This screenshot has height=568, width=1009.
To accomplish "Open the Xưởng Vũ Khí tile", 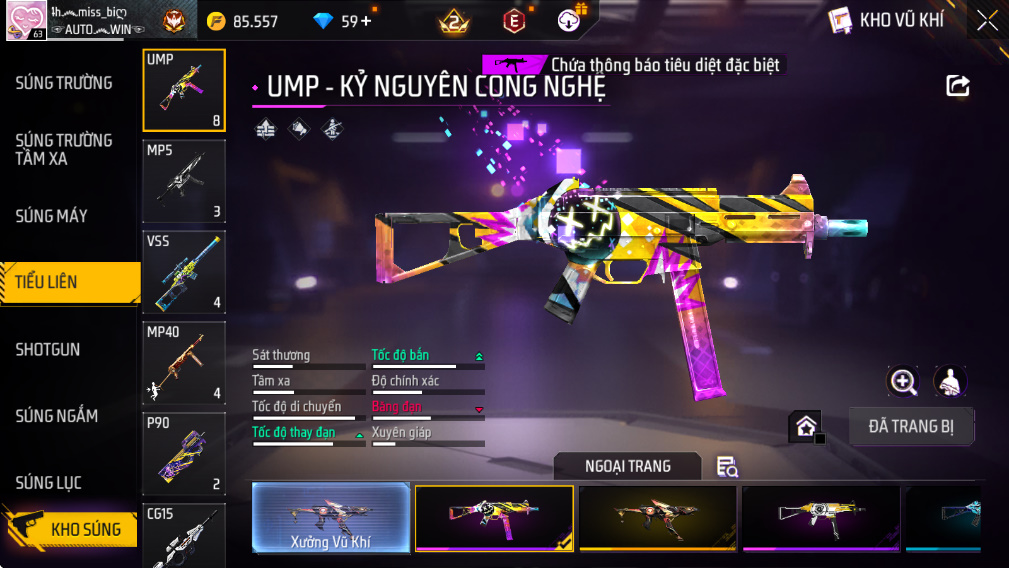I will (331, 518).
